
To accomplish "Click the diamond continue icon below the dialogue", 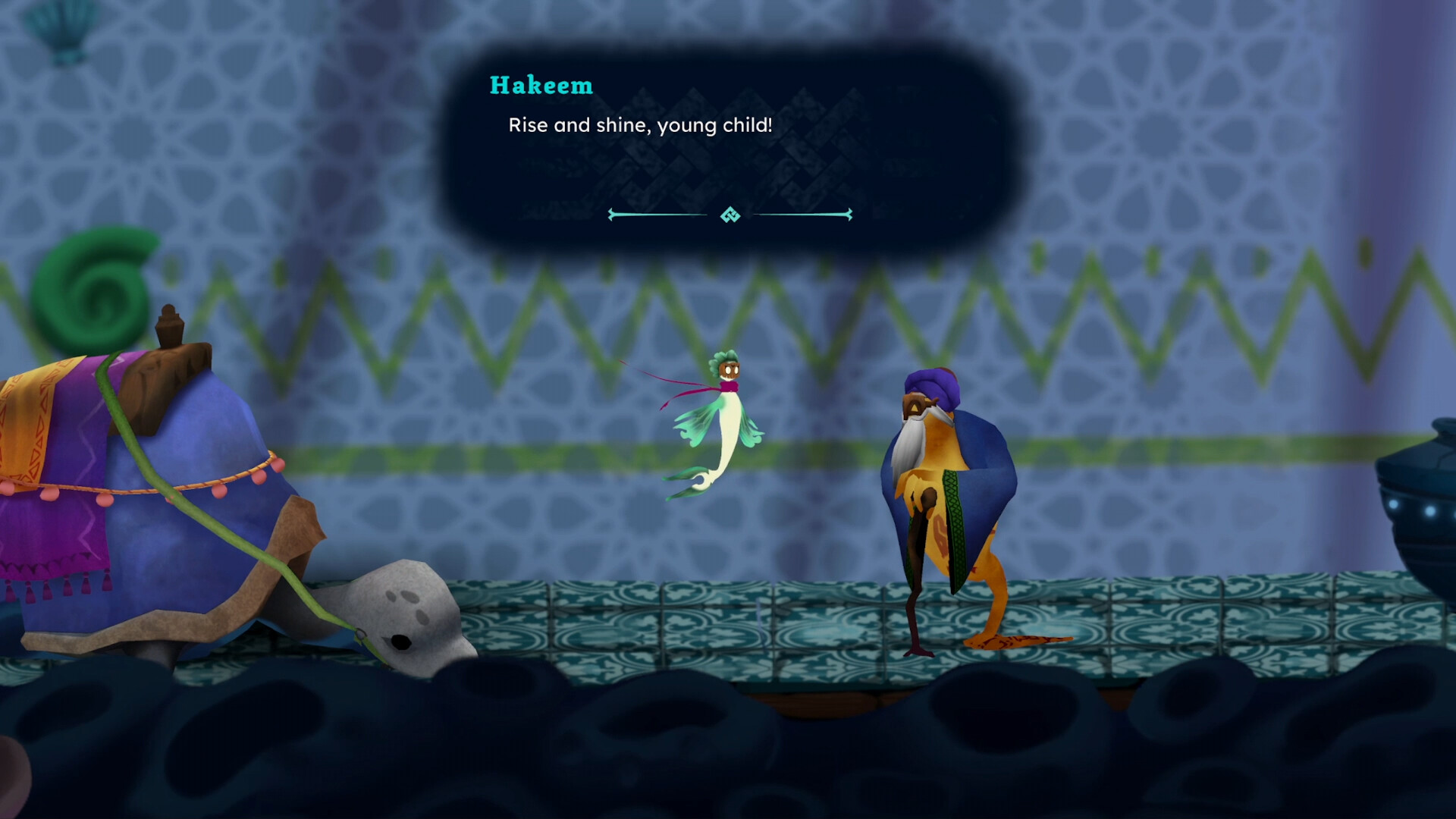I will click(730, 216).
